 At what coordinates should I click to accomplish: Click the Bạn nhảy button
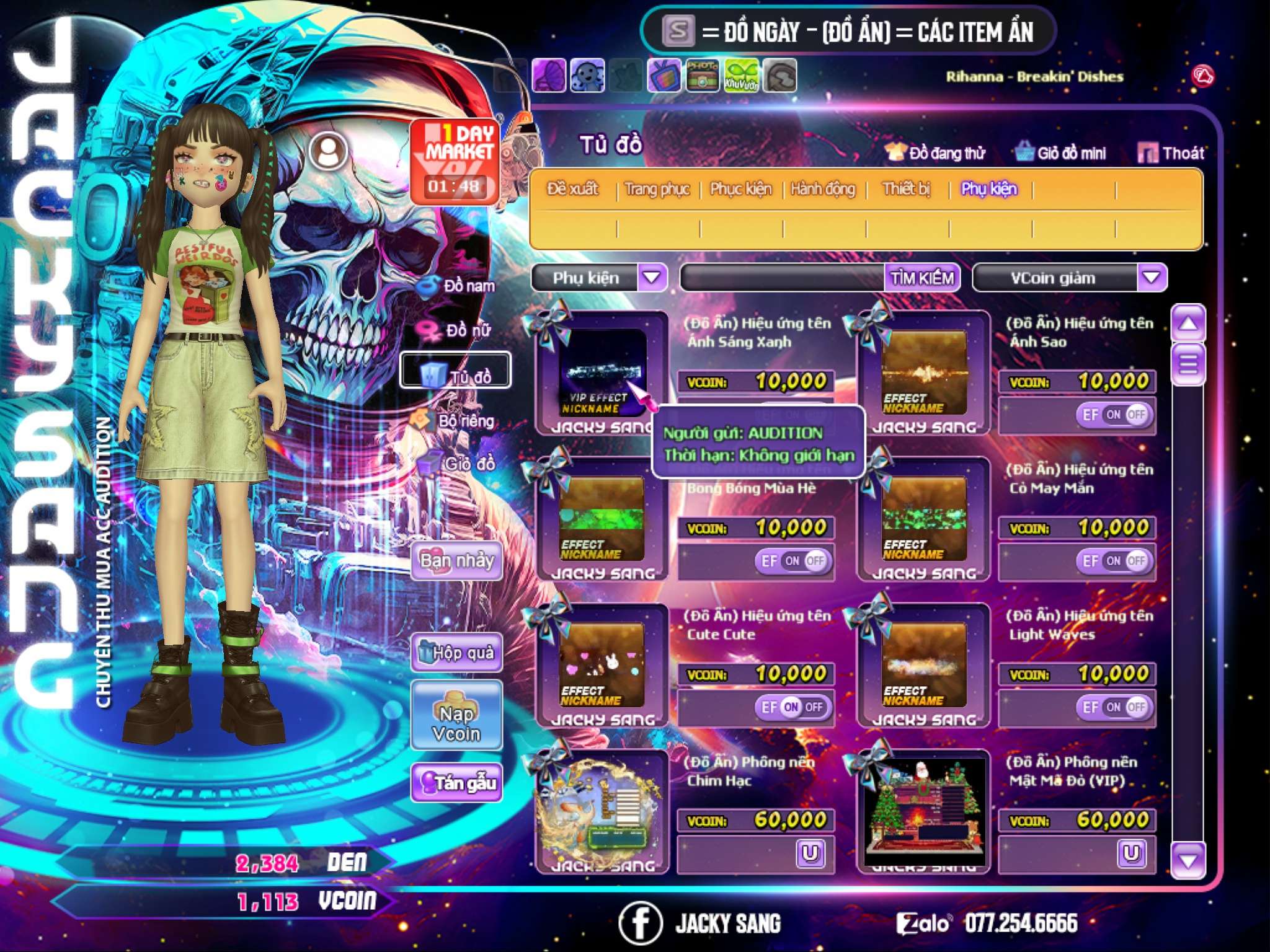click(x=457, y=561)
